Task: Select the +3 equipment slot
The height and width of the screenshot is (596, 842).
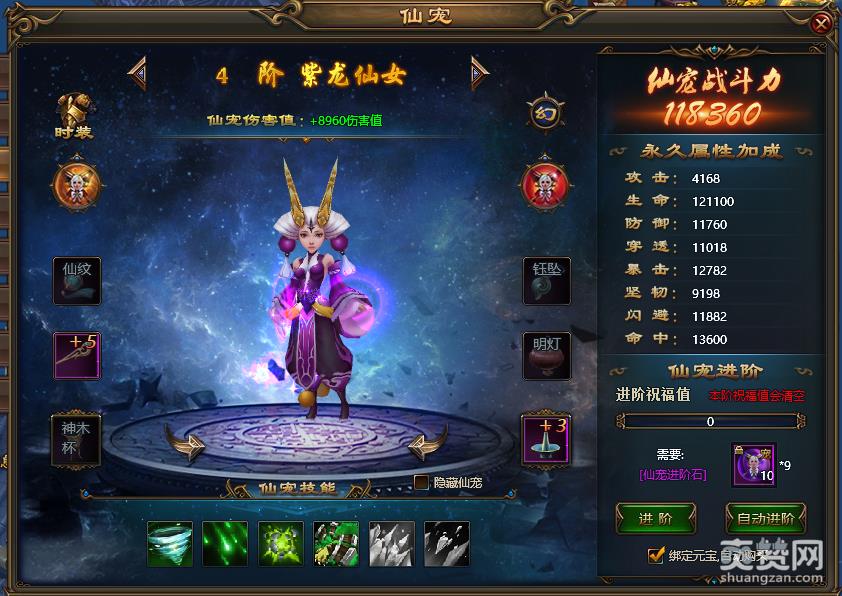Action: coord(546,439)
